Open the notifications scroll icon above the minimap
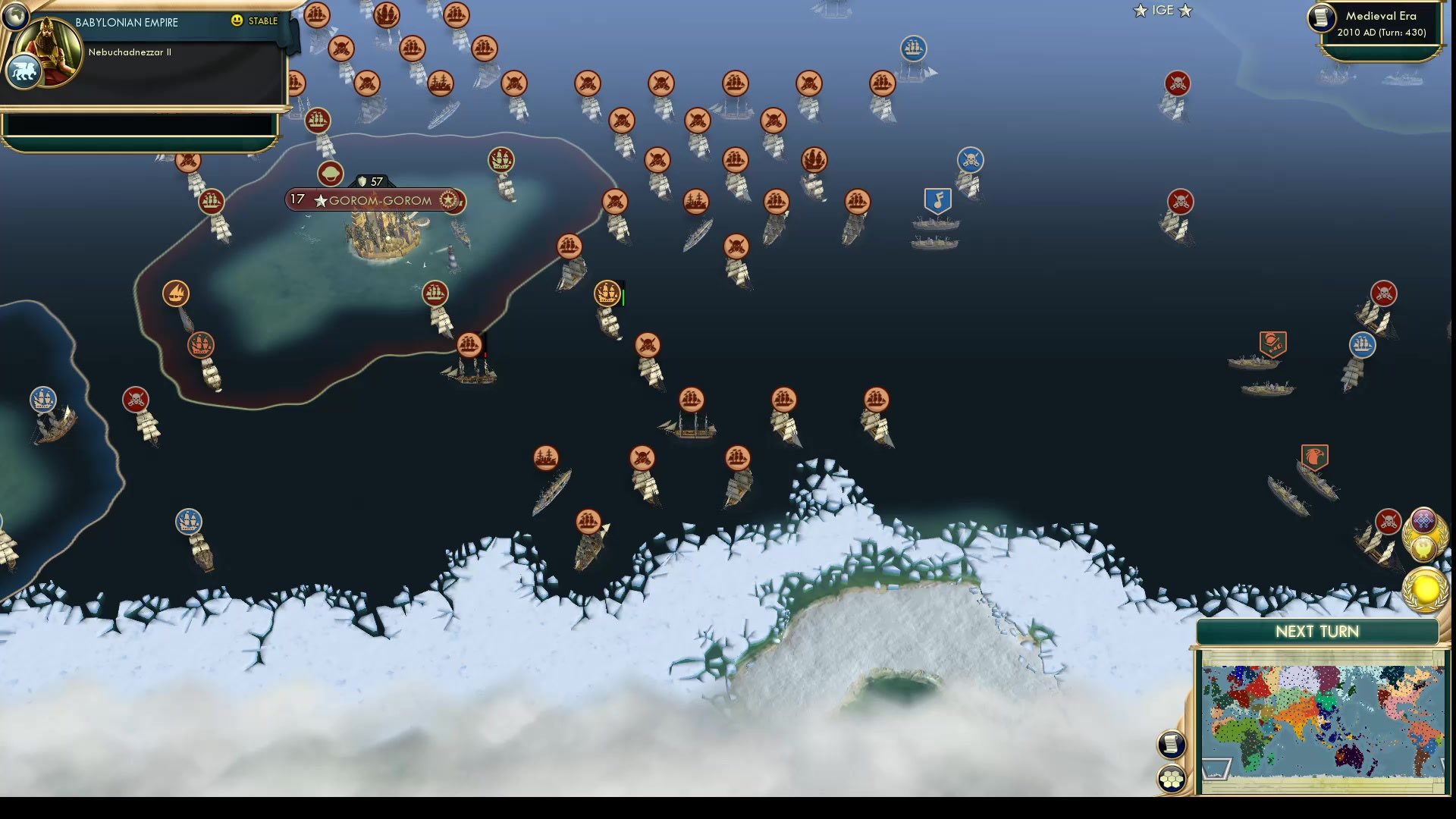The image size is (1456, 819). [x=1171, y=745]
